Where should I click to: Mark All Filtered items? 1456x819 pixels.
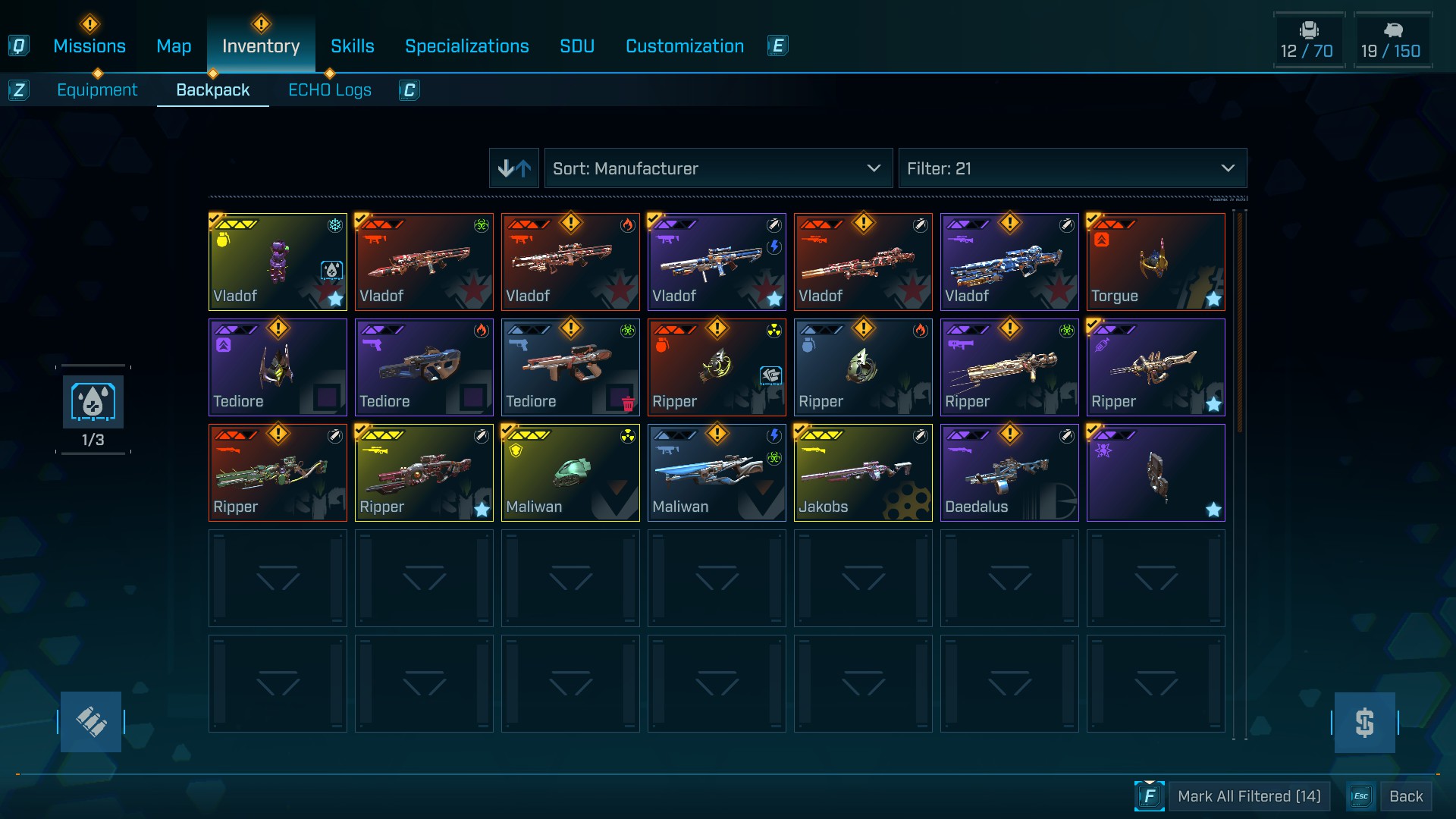[x=1248, y=796]
